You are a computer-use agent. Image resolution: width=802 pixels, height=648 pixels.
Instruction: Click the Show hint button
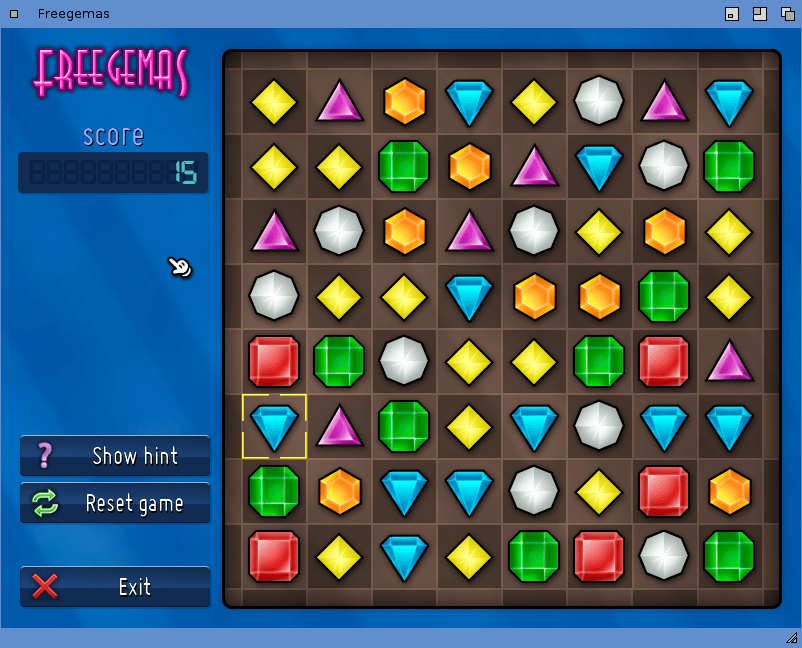[x=115, y=456]
